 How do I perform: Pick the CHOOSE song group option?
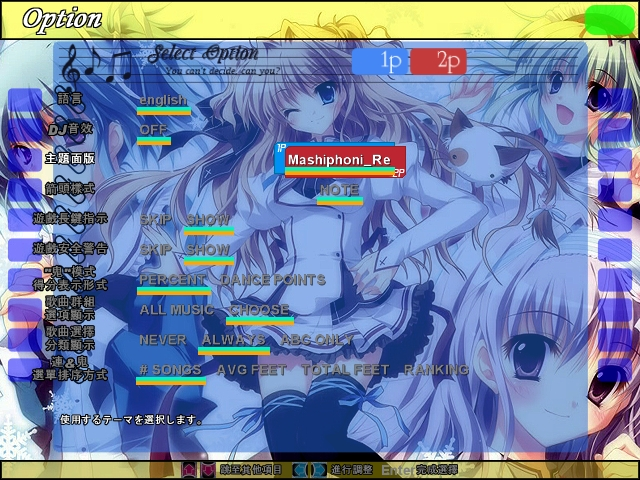point(259,310)
